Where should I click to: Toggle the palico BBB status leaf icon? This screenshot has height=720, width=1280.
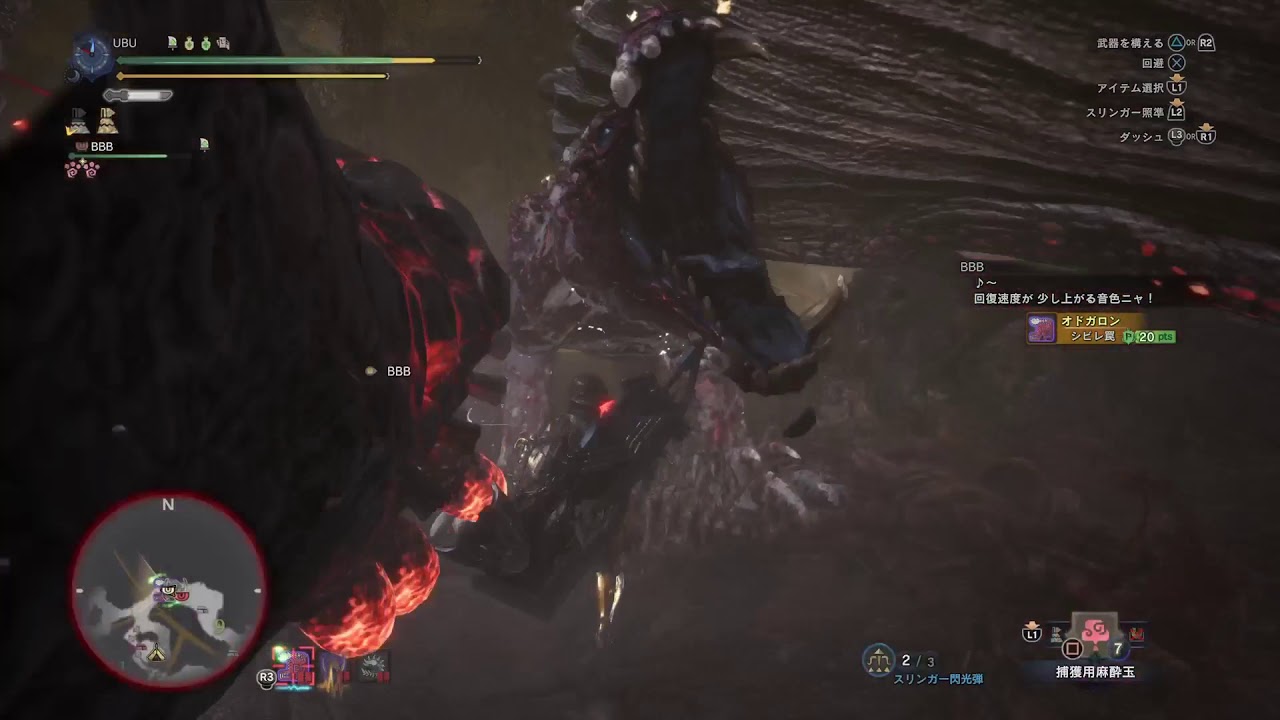point(204,145)
